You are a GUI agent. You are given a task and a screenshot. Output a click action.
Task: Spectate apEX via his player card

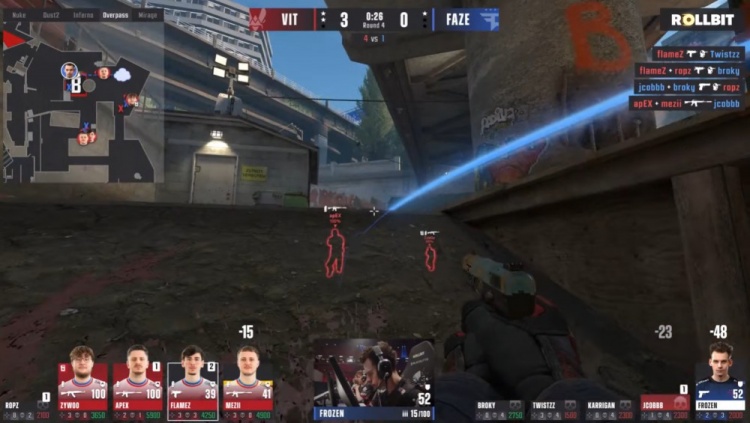click(137, 378)
